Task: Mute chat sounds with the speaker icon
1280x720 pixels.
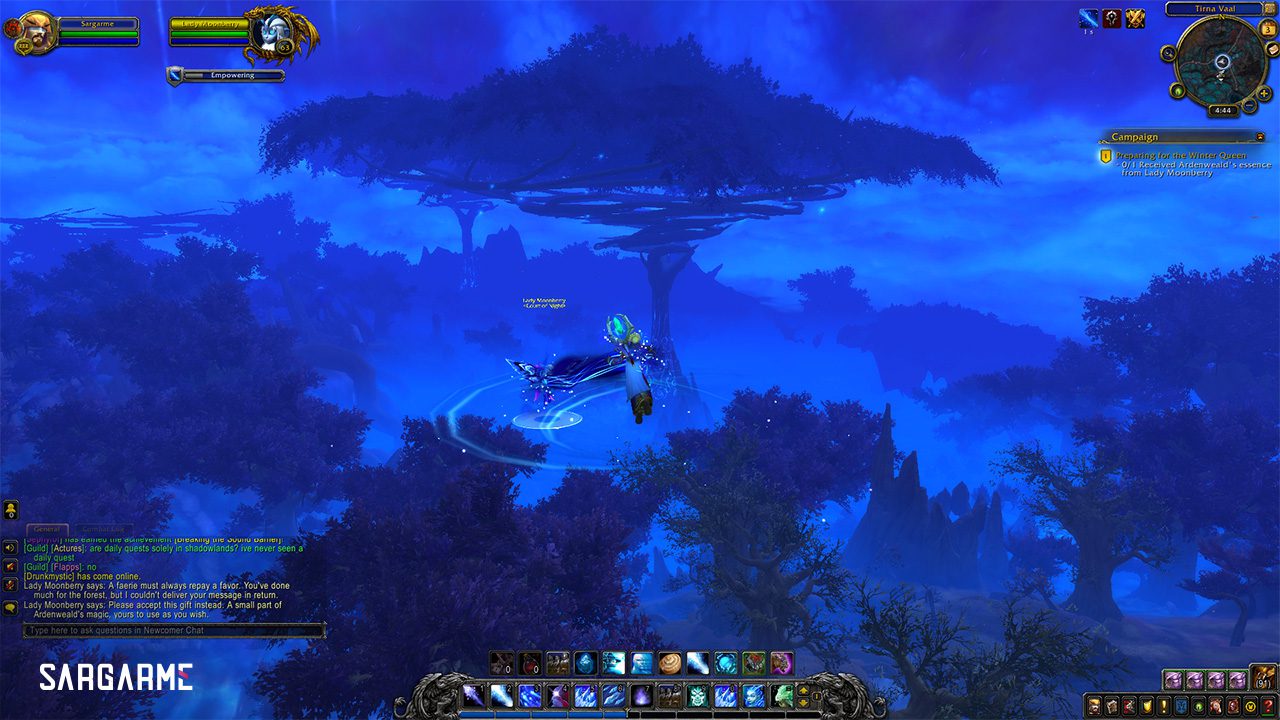Action: [x=9, y=548]
